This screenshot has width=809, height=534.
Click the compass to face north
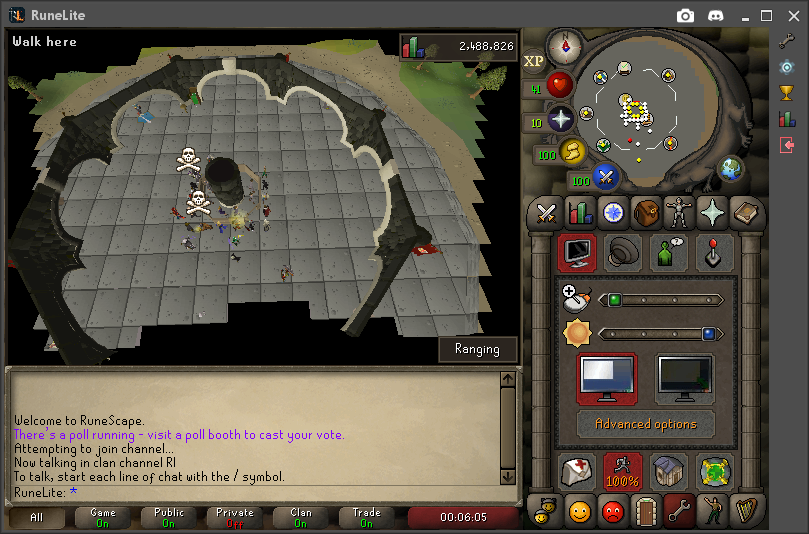click(565, 45)
